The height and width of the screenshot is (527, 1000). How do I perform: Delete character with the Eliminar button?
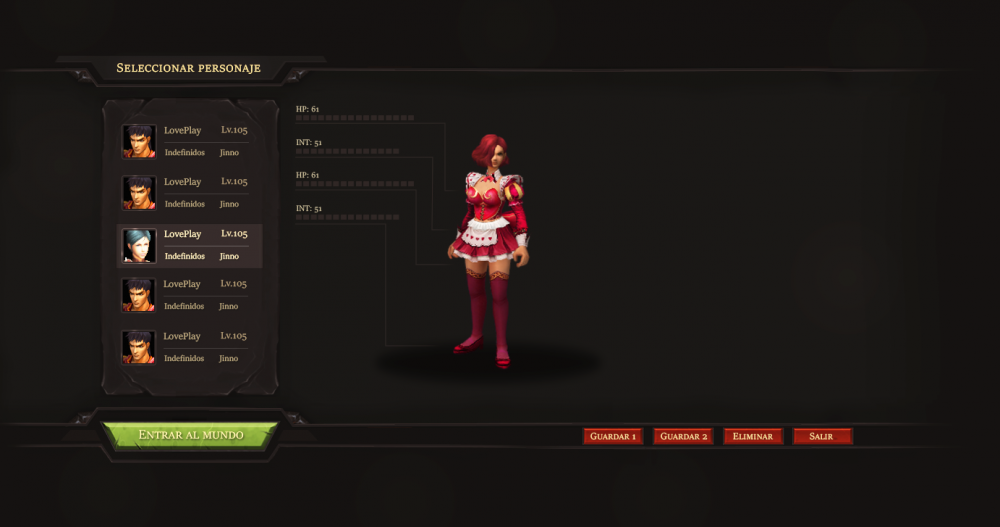click(x=753, y=437)
